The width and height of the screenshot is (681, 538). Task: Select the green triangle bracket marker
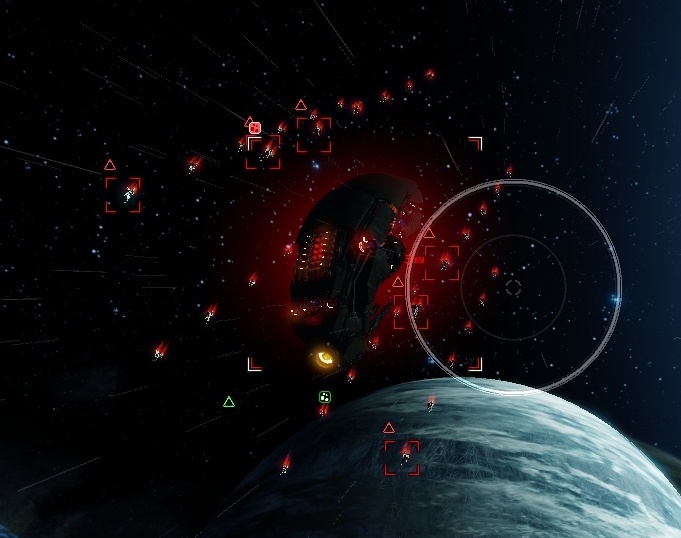point(229,402)
